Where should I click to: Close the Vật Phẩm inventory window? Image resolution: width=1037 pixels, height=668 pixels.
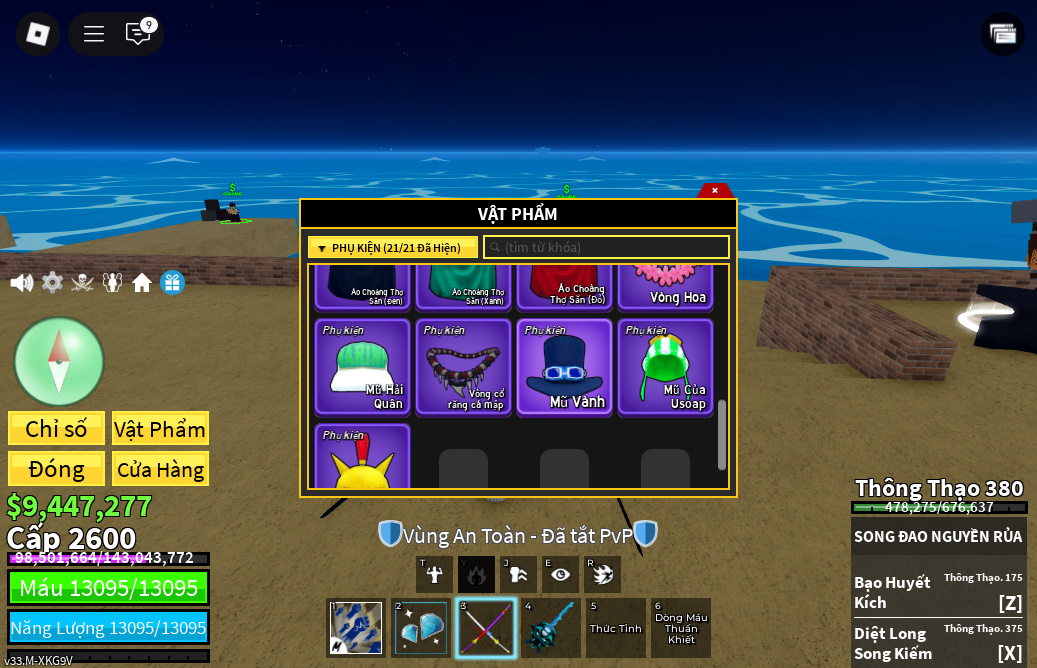click(715, 190)
